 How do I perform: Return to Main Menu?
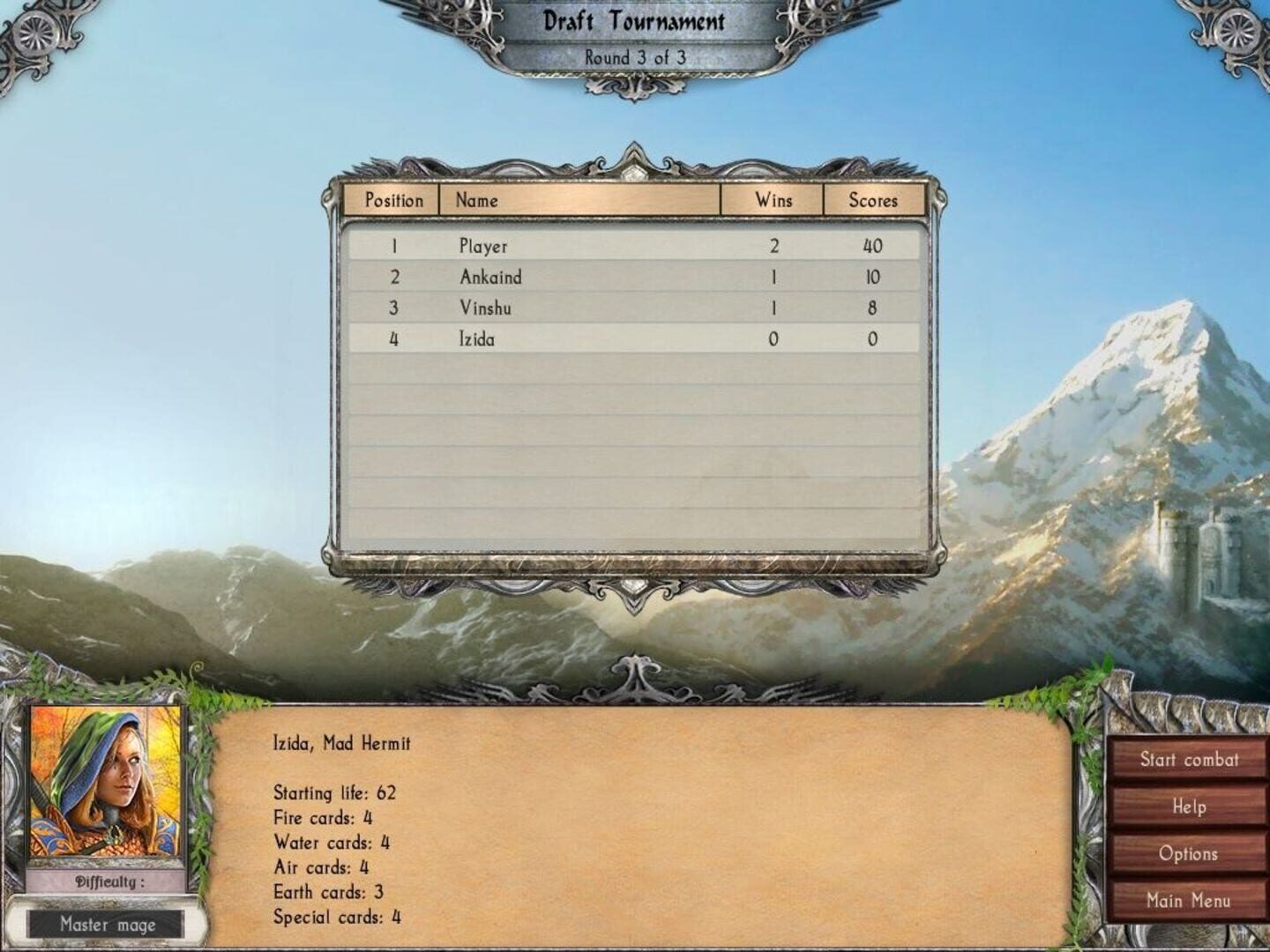pos(1190,900)
